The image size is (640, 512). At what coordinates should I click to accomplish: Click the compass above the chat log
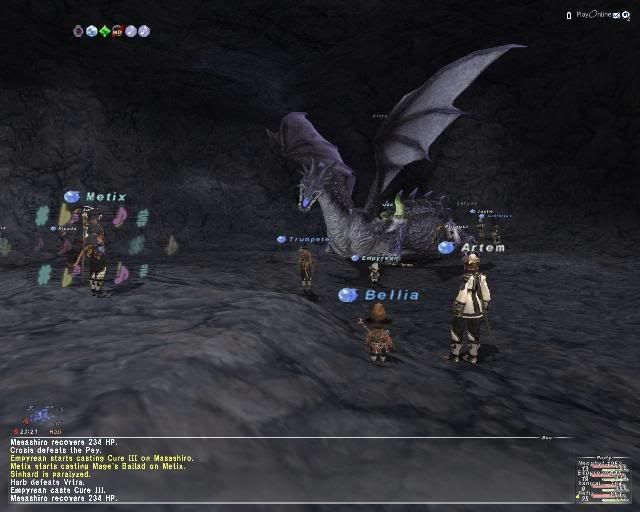[x=42, y=414]
